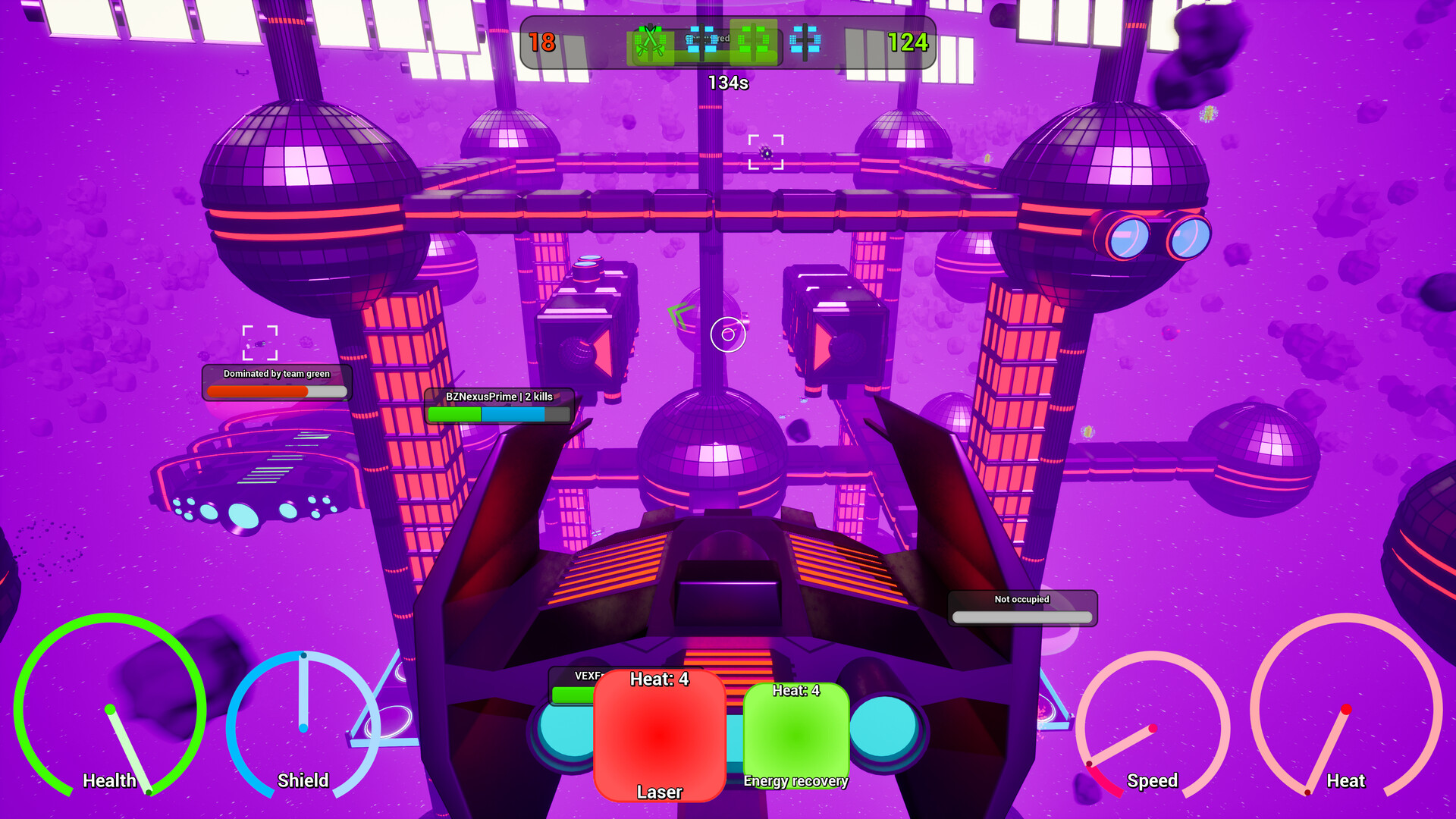Toggle the red Laser weapon pad

click(x=659, y=736)
